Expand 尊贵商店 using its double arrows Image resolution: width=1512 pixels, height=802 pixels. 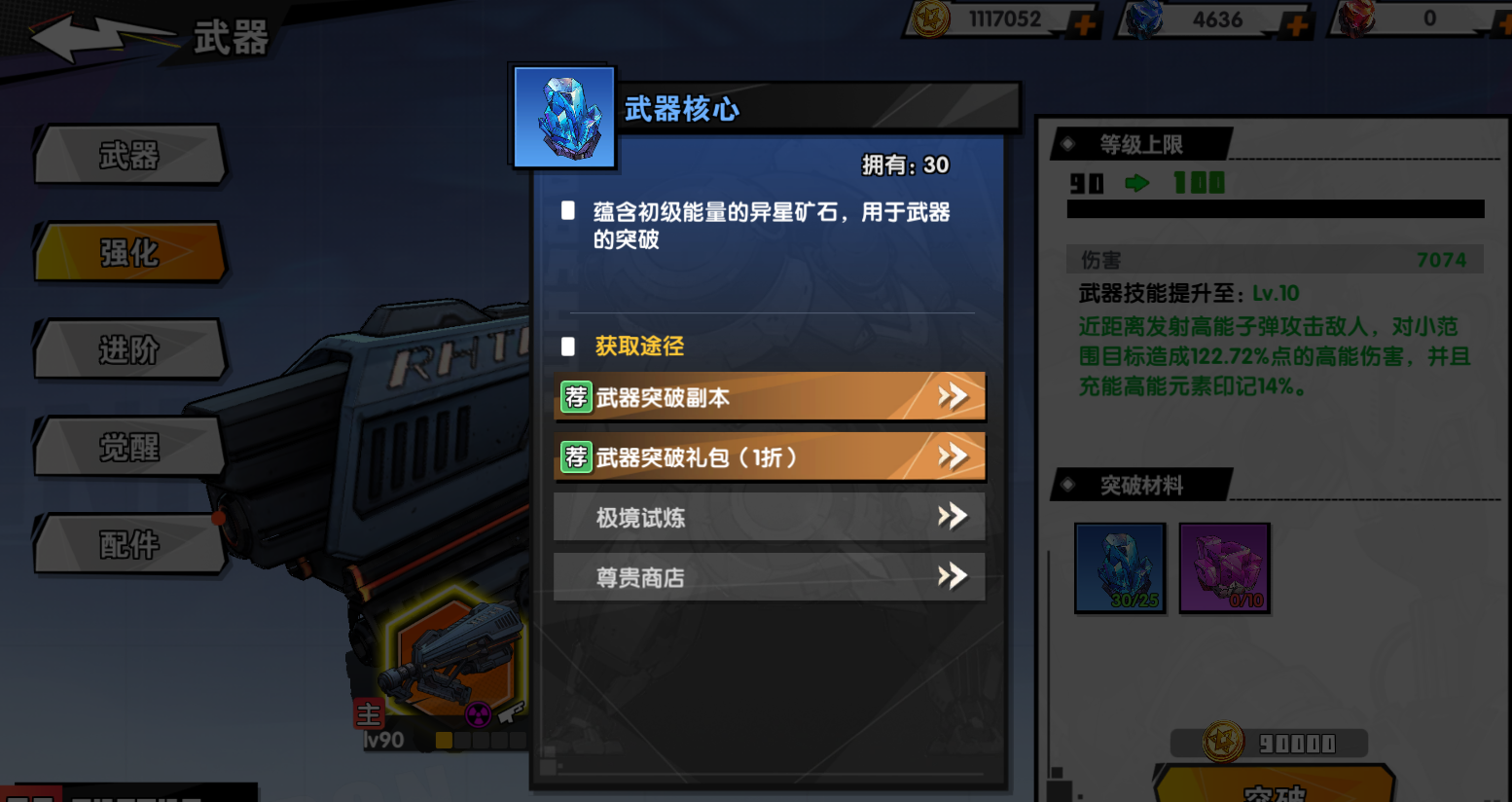[952, 576]
